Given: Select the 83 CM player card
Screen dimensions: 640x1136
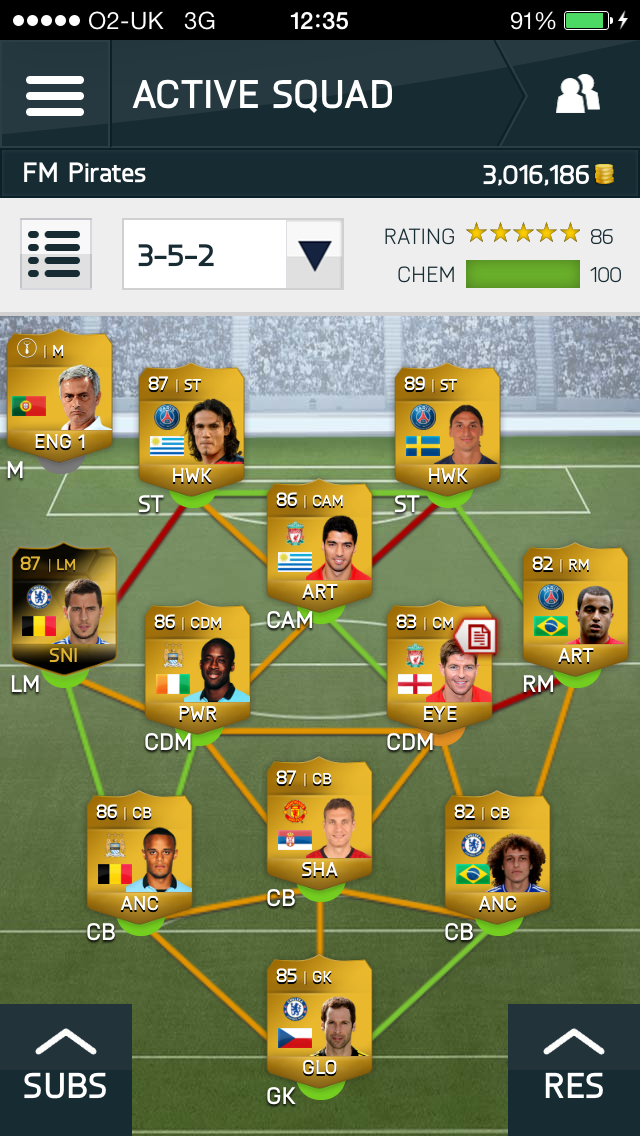Looking at the screenshot, I should [436, 667].
